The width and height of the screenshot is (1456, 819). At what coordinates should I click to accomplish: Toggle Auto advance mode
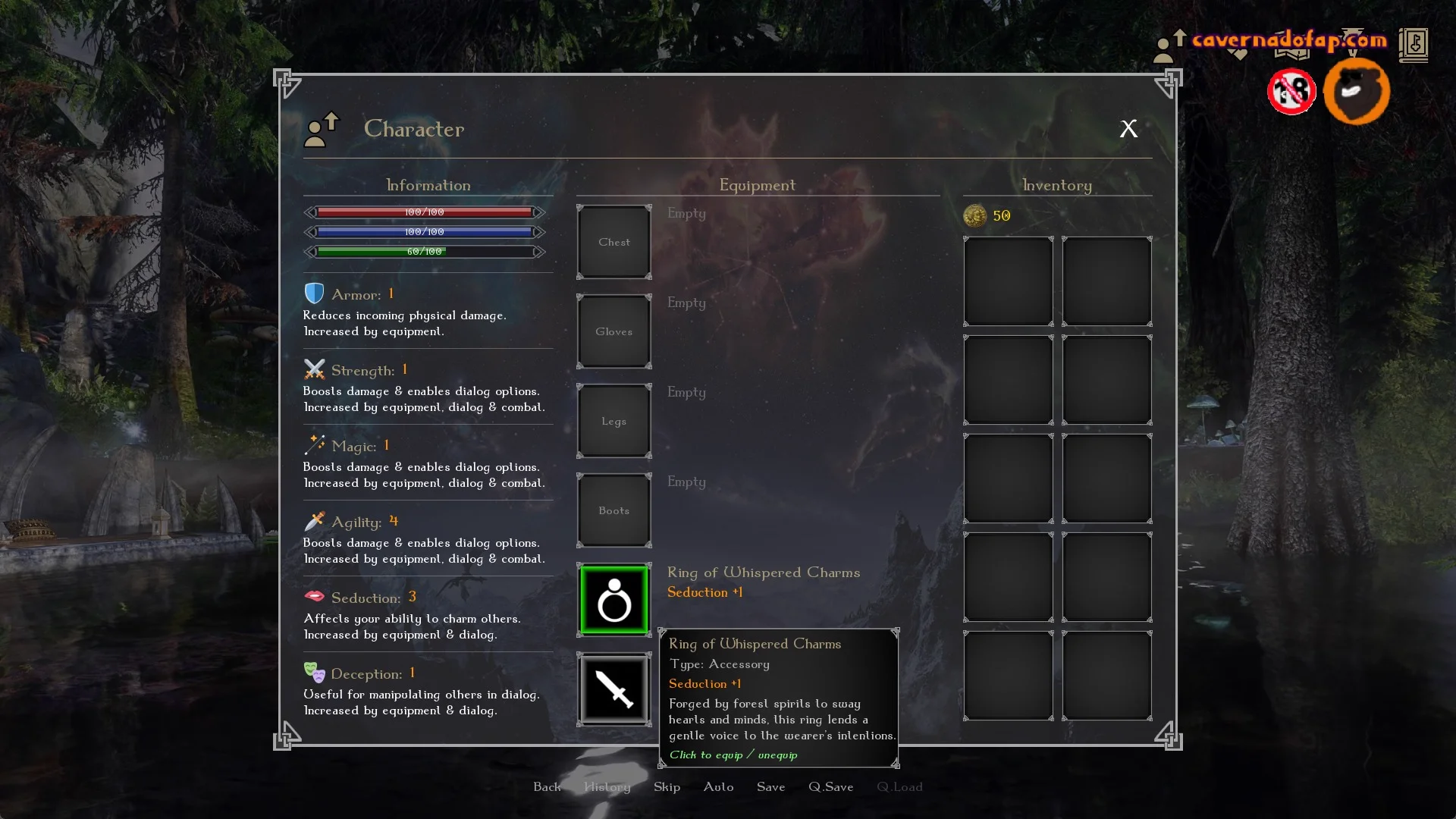click(x=718, y=787)
